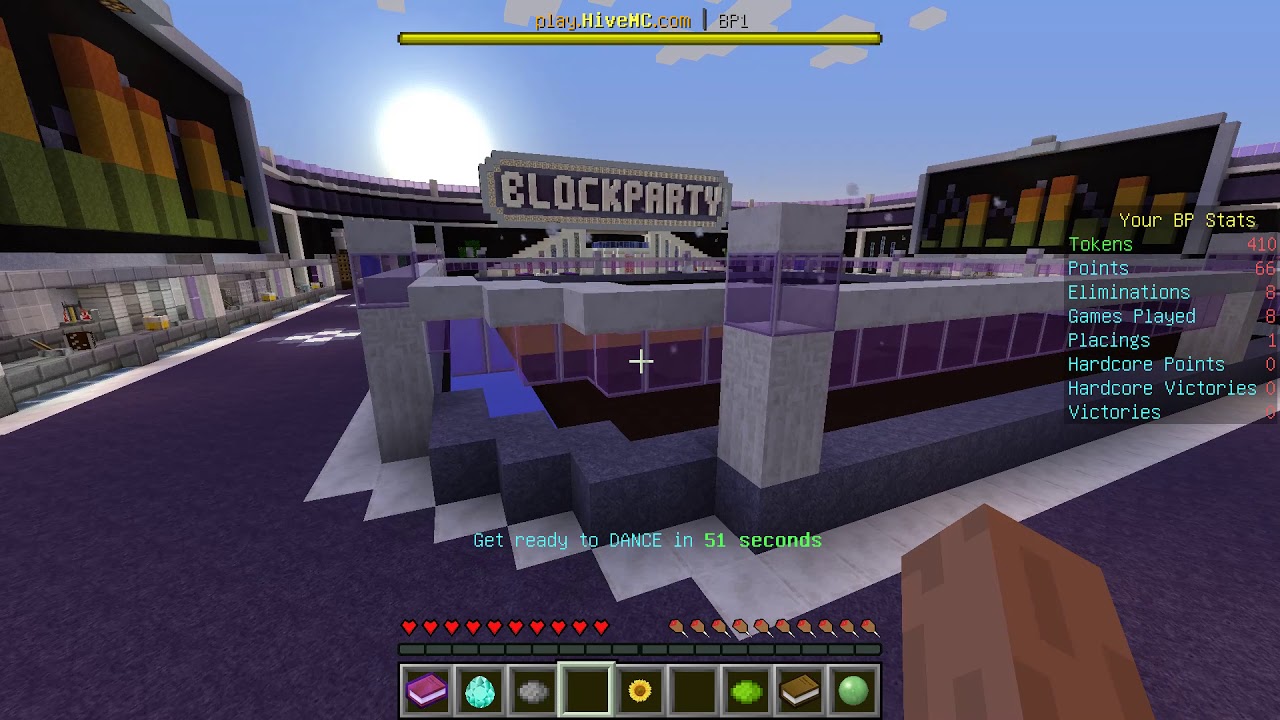
Task: Expand the Victories entry in the sidebar
Action: pyautogui.click(x=1114, y=412)
